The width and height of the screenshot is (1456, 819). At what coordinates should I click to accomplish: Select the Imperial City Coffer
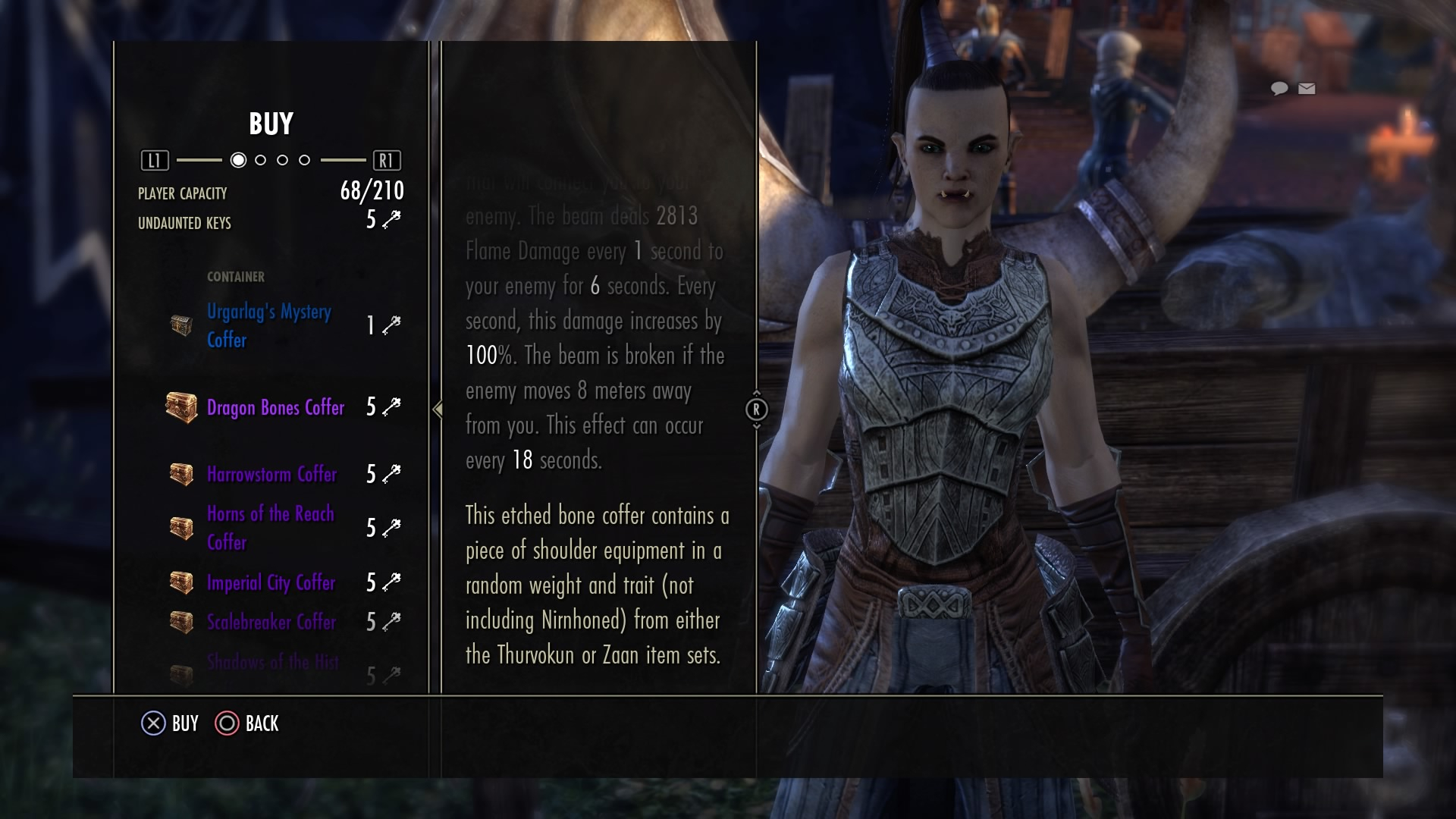coord(271,582)
